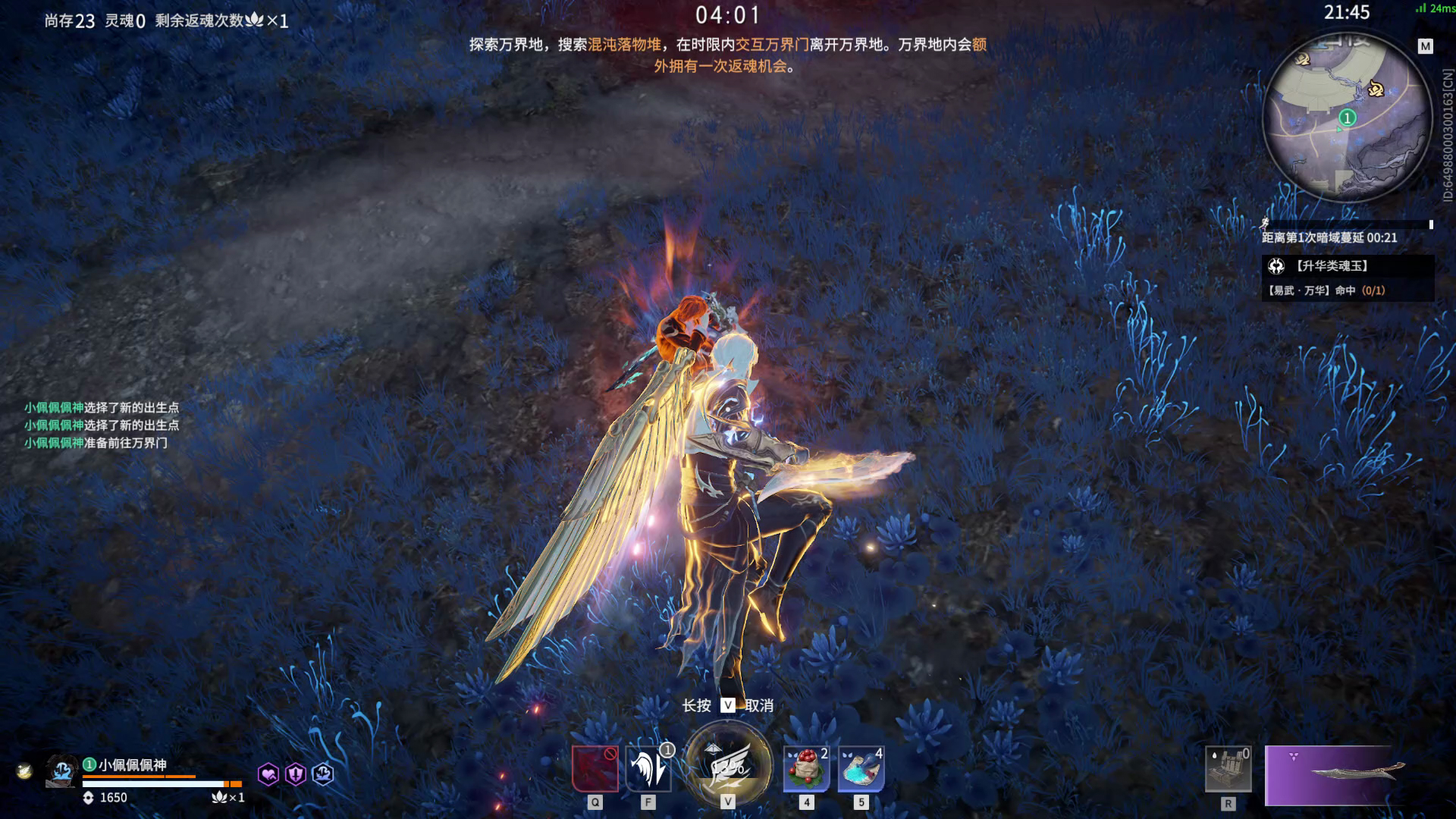Click marker 1 on the minimap
Viewport: 1456px width, 819px height.
(x=1346, y=118)
